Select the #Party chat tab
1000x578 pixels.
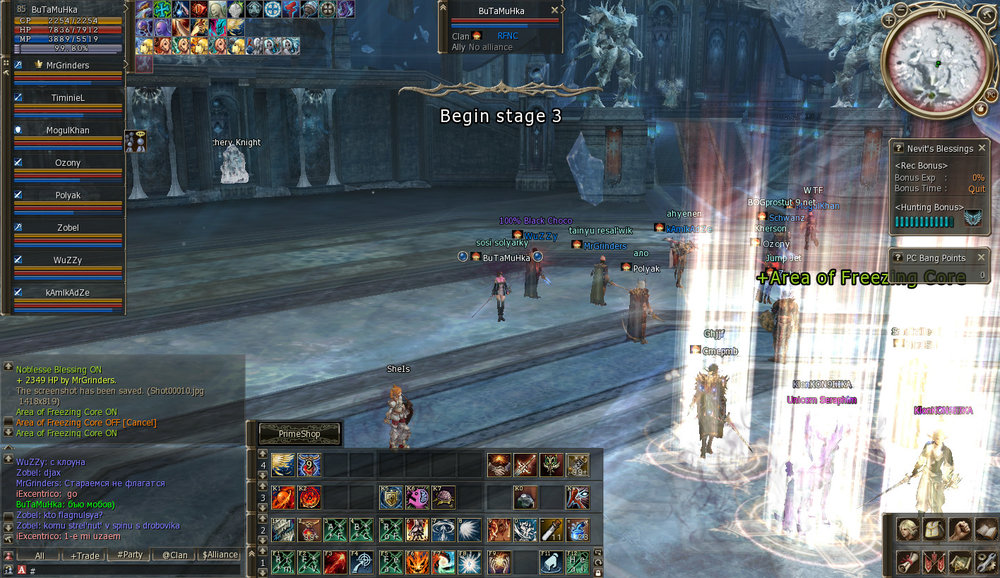click(x=130, y=555)
